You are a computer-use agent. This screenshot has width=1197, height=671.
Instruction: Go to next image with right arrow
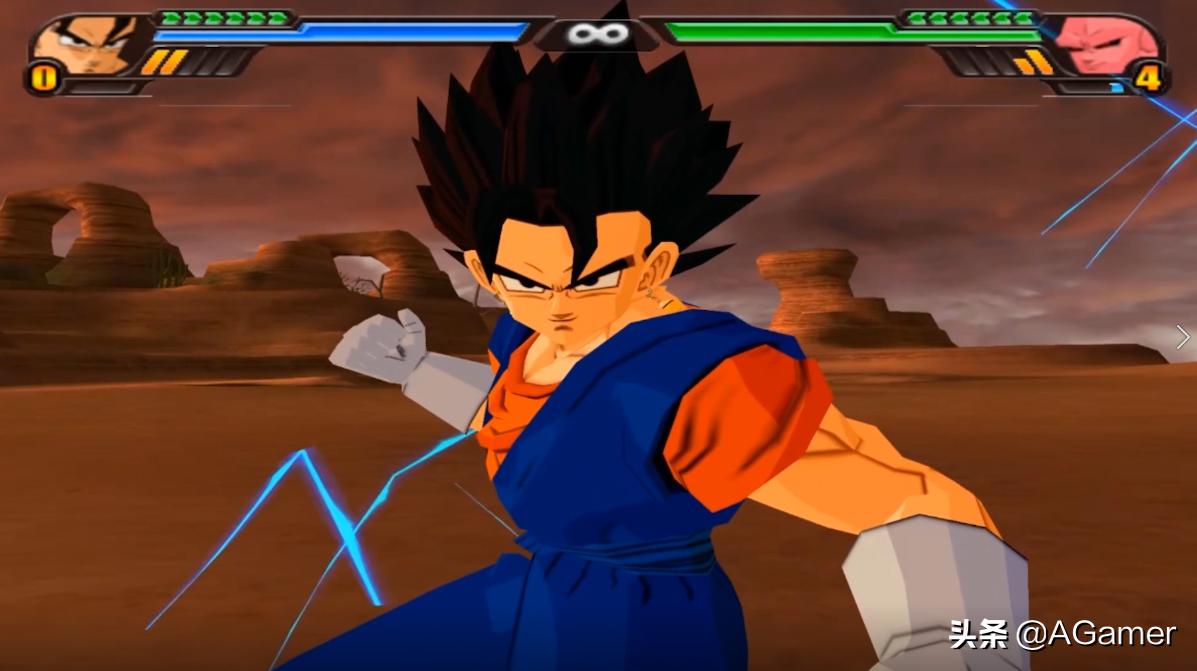(x=1183, y=337)
